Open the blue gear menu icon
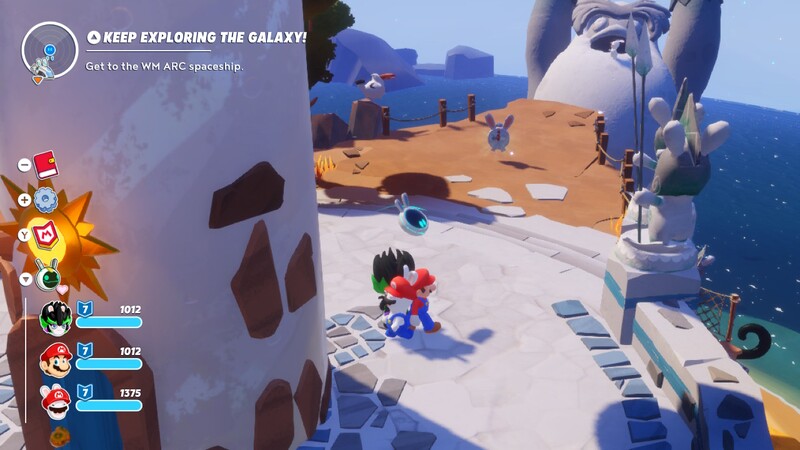 (x=46, y=200)
